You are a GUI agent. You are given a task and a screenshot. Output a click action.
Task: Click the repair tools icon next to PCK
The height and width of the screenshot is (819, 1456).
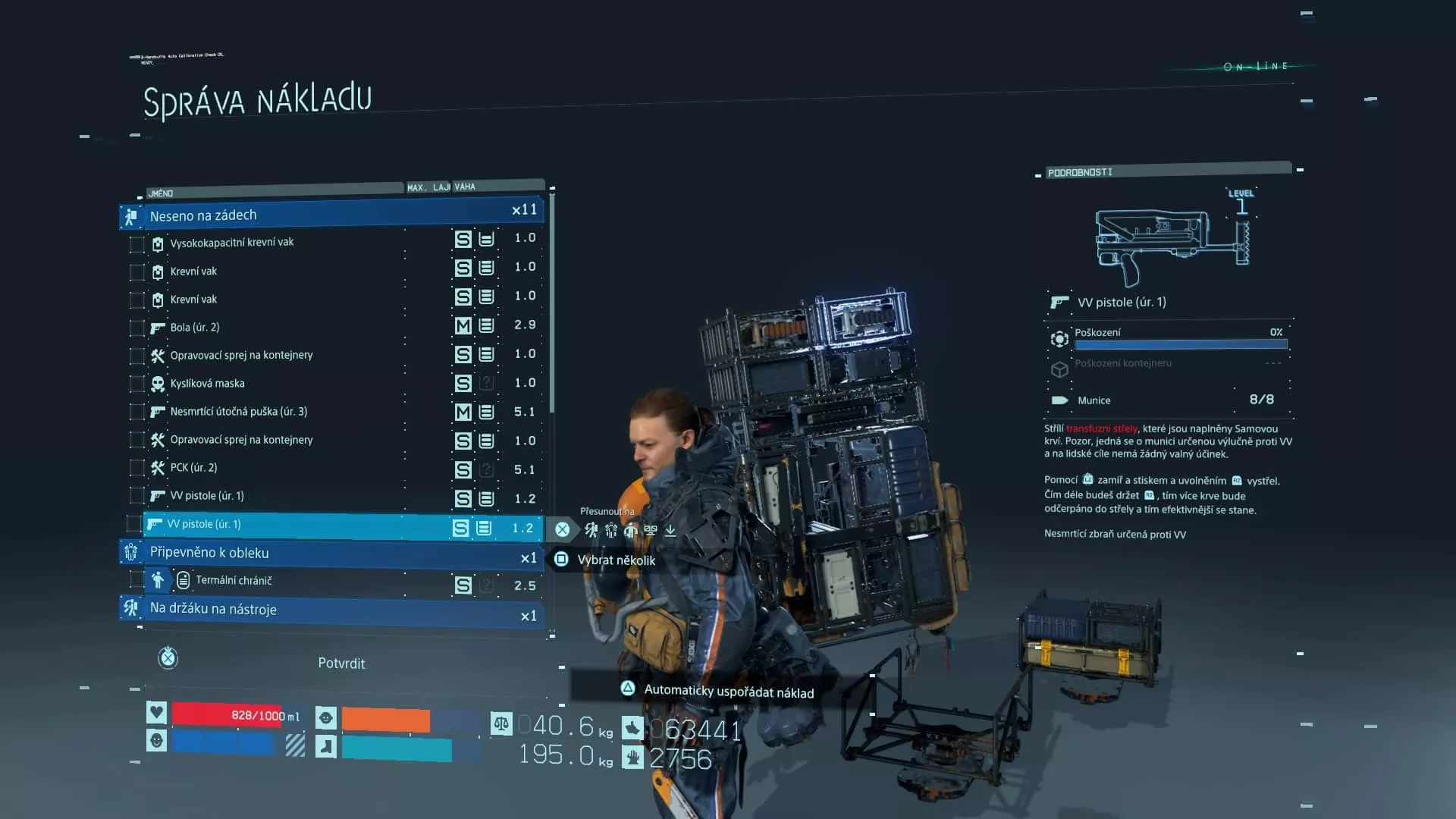(x=157, y=467)
